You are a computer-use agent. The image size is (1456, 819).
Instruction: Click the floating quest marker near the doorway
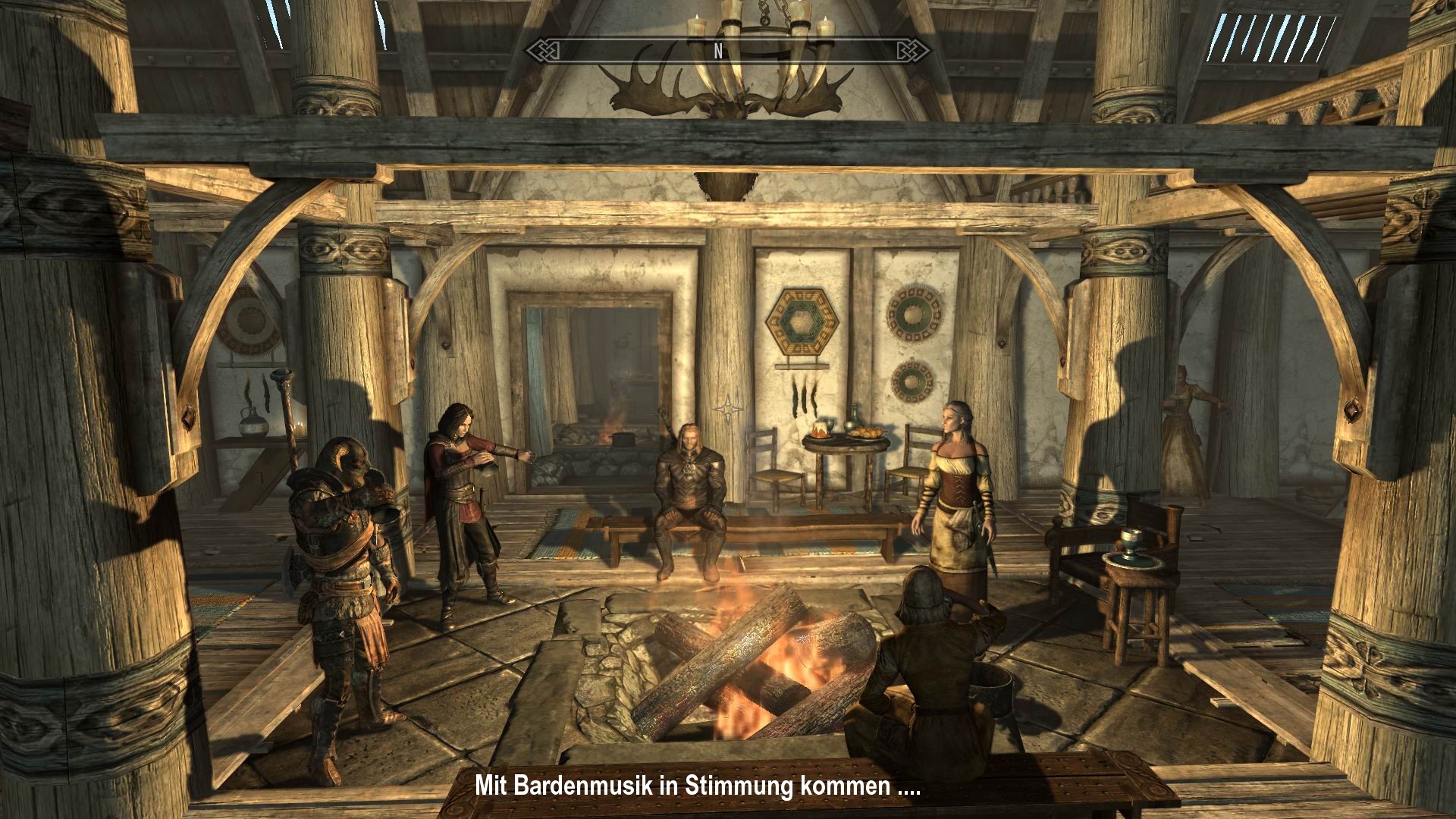(730, 409)
